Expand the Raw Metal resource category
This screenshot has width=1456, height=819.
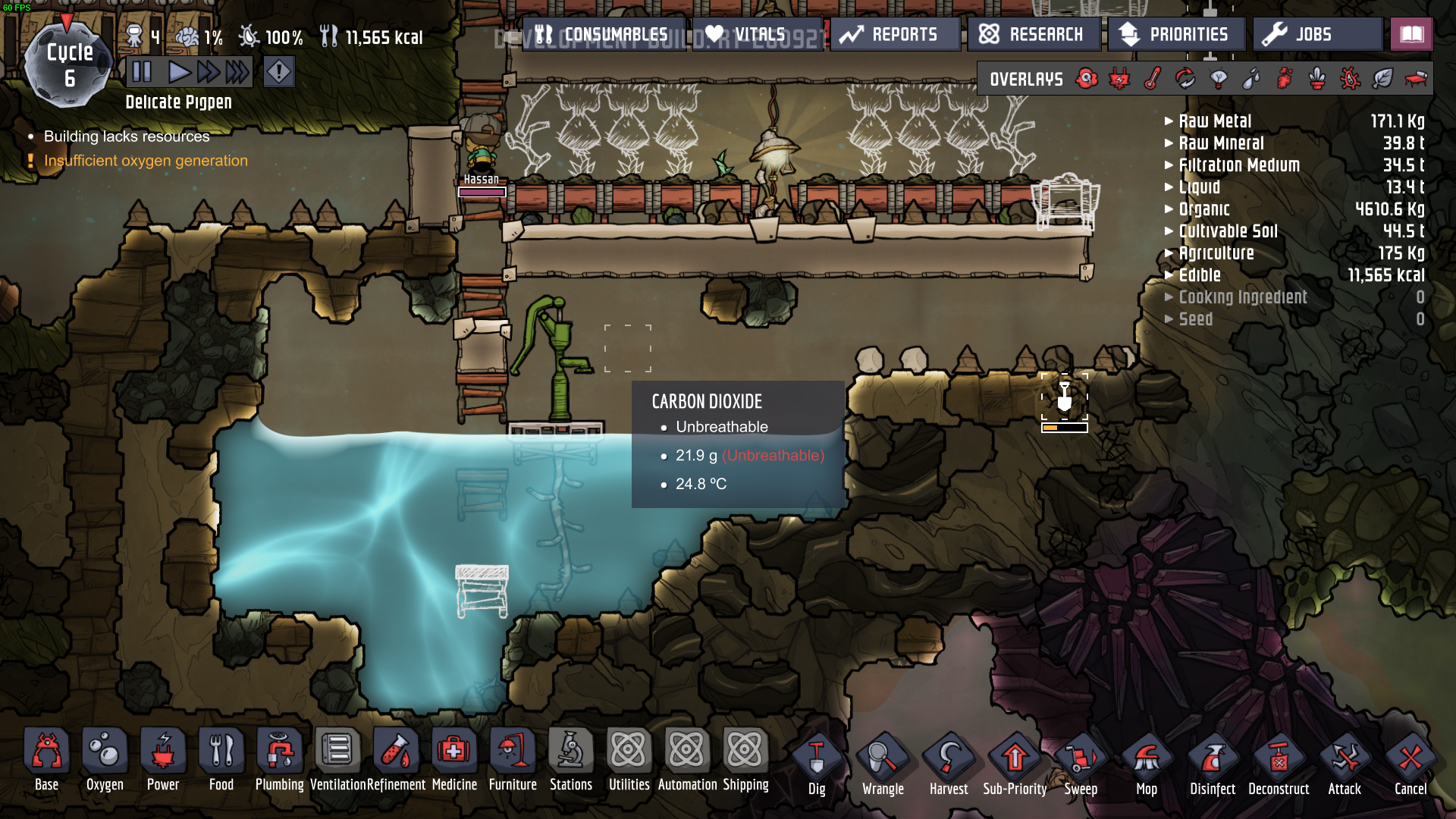[x=1215, y=121]
